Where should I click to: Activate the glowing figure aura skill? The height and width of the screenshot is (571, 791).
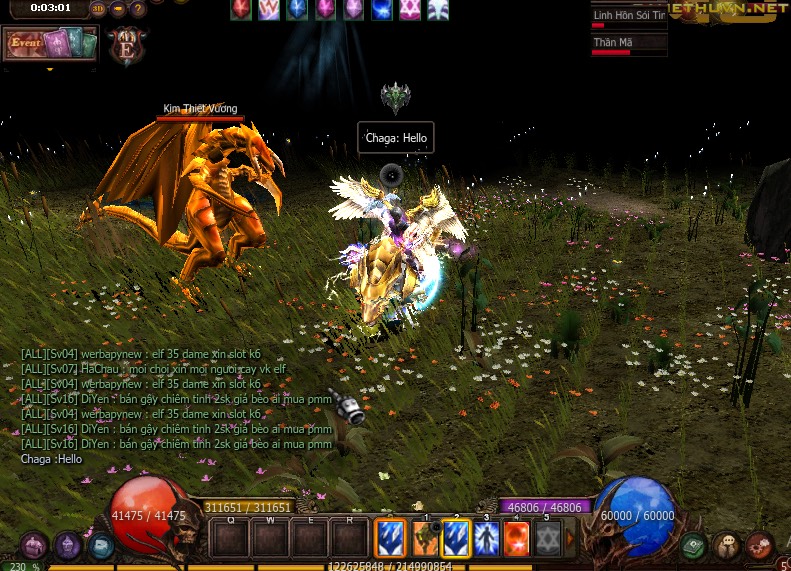(486, 538)
